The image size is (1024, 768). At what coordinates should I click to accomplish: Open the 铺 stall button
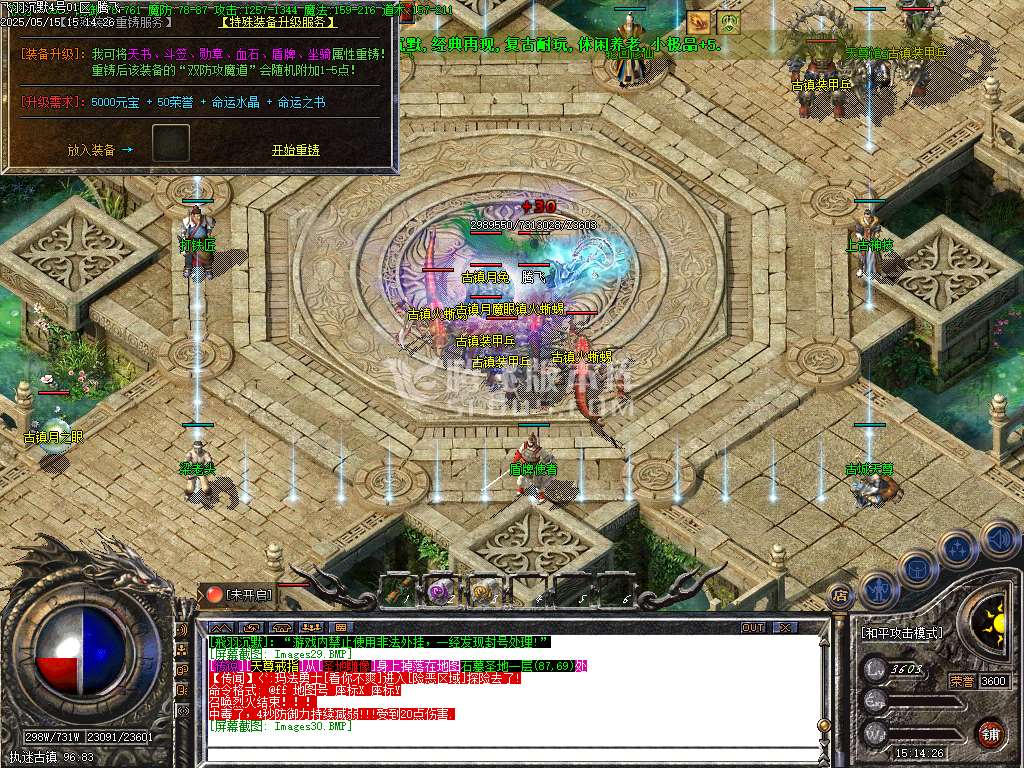pos(990,733)
